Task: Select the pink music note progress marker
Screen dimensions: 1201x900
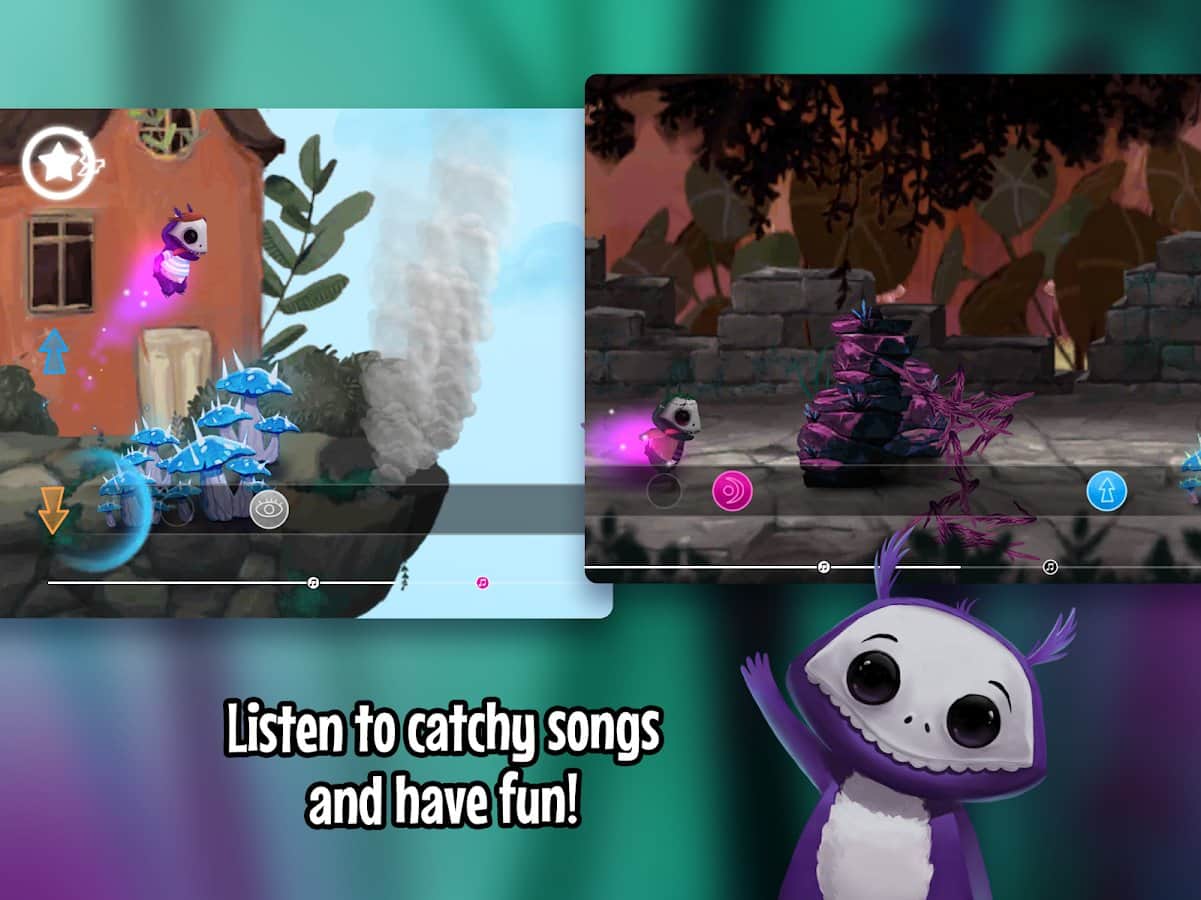Action: pyautogui.click(x=483, y=582)
